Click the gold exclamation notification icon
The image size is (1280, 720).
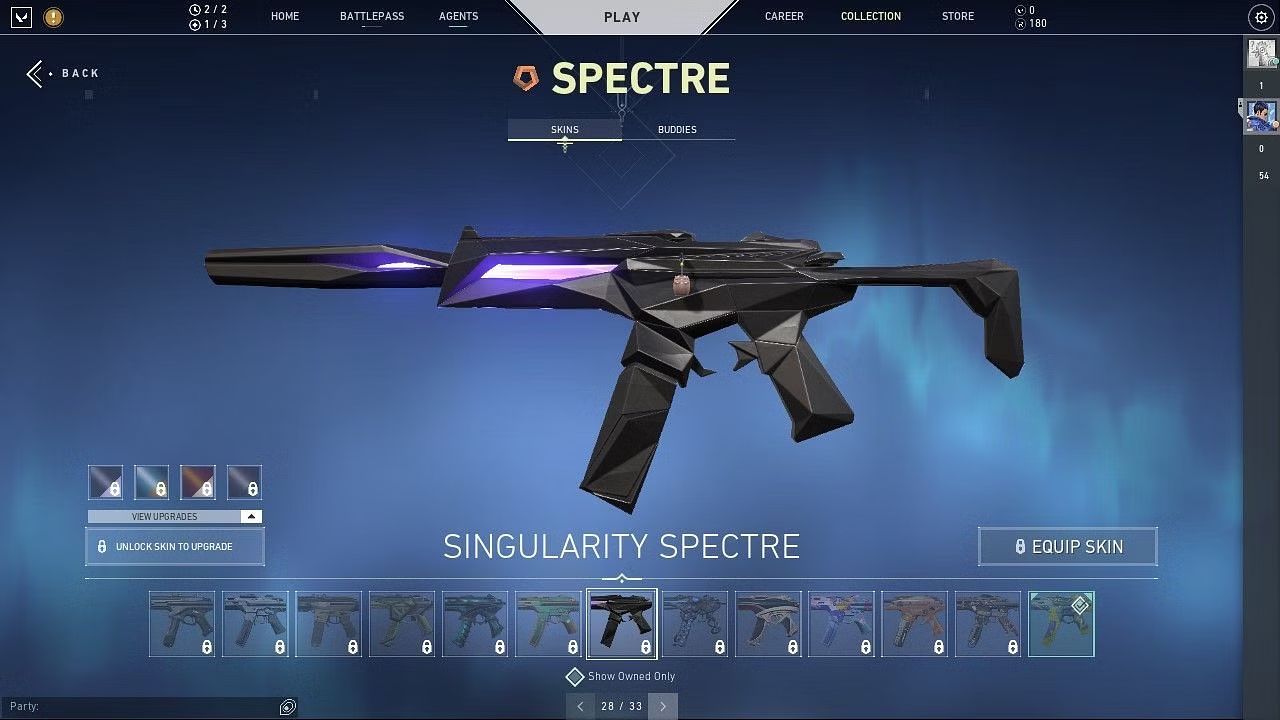[x=52, y=17]
